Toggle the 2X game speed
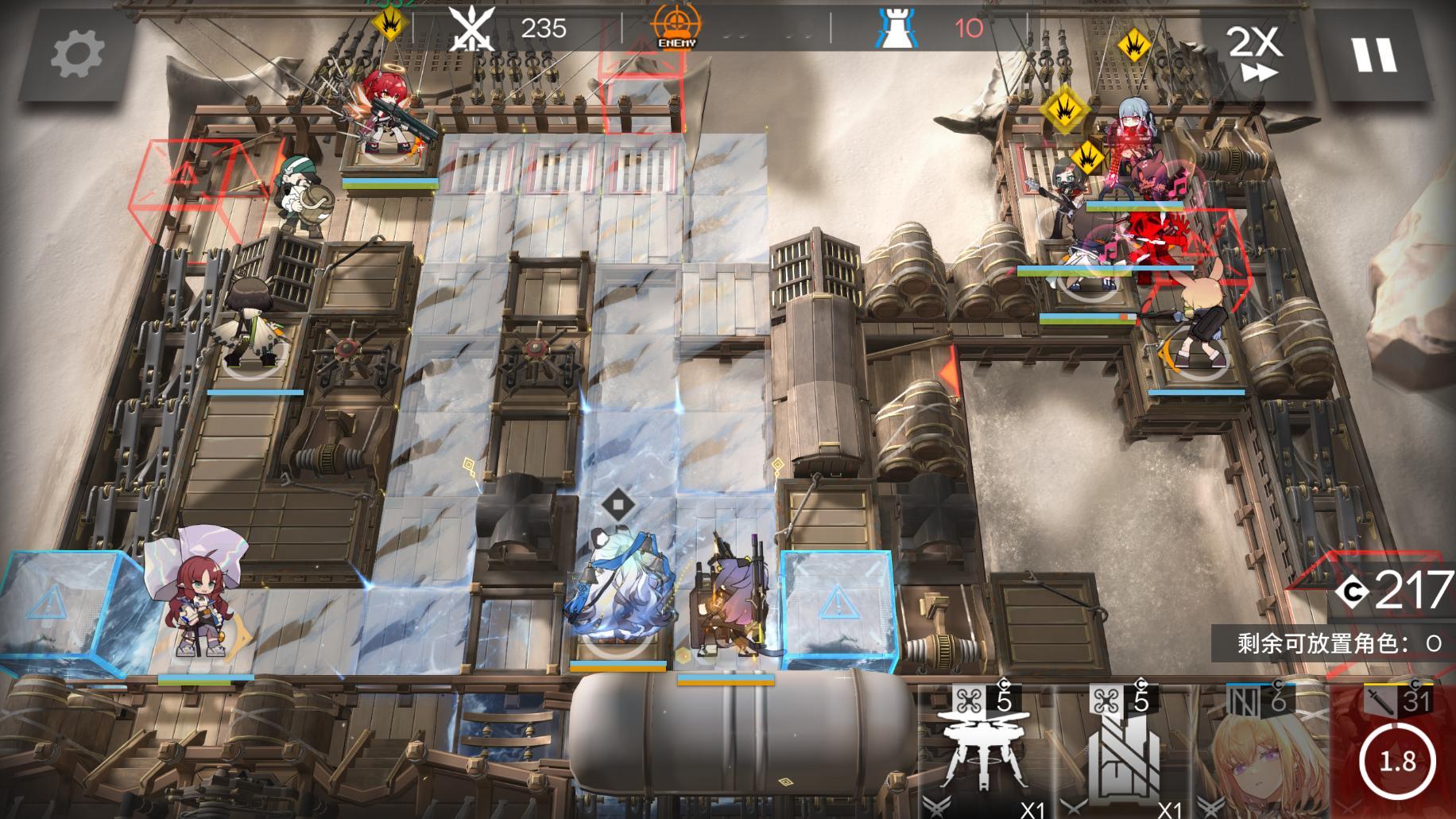The image size is (1456, 819). tap(1254, 54)
